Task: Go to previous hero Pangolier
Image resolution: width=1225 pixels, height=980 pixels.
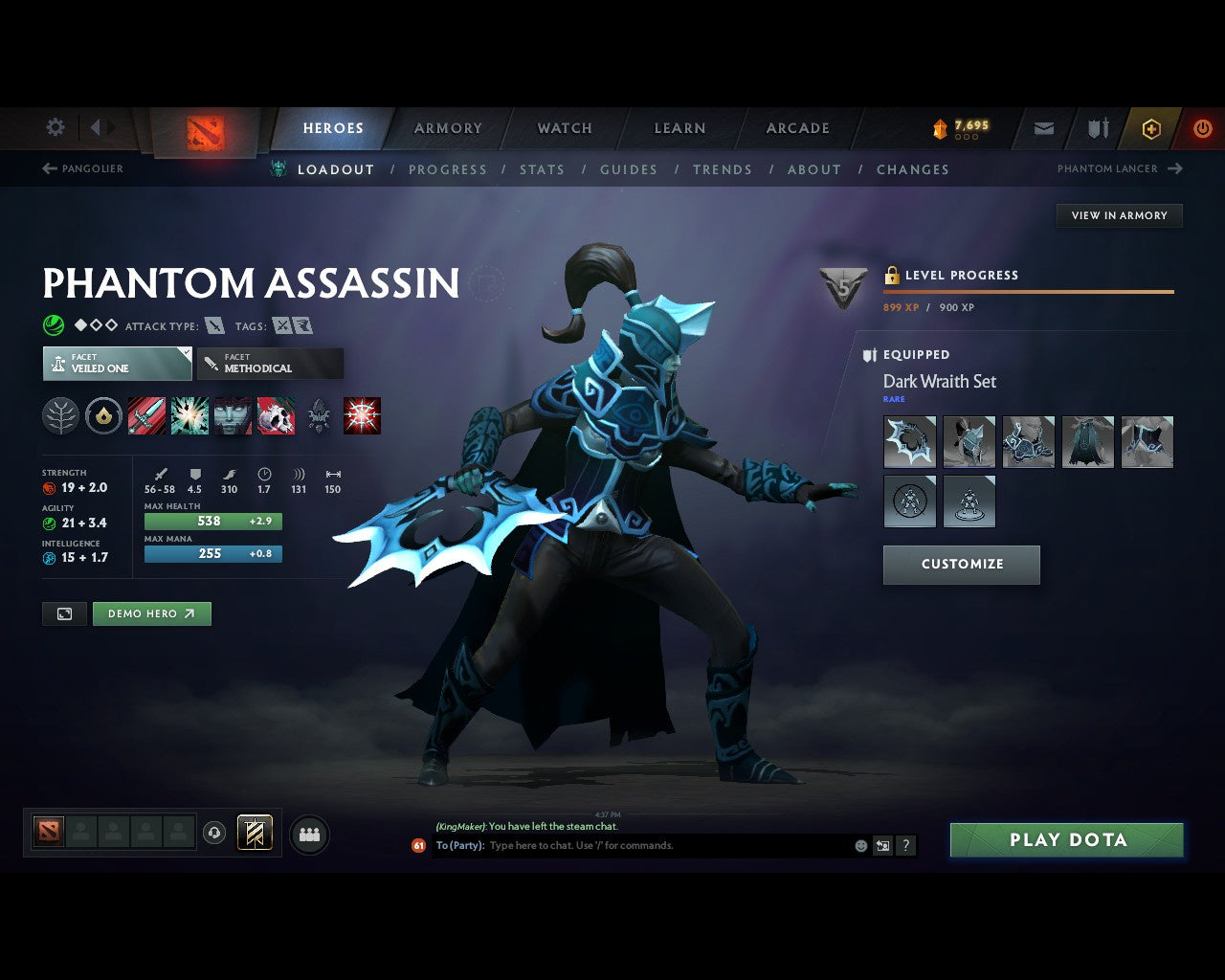Action: (83, 168)
